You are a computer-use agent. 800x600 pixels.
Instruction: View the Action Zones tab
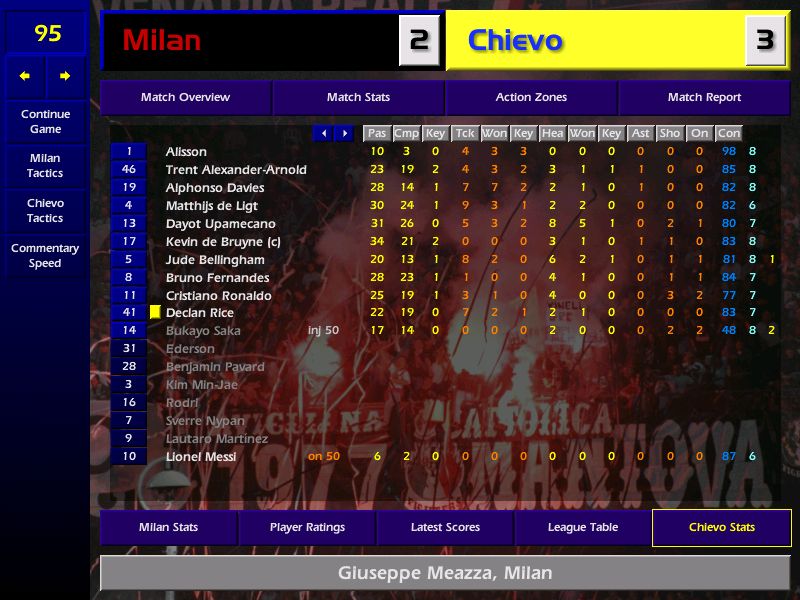click(x=531, y=97)
